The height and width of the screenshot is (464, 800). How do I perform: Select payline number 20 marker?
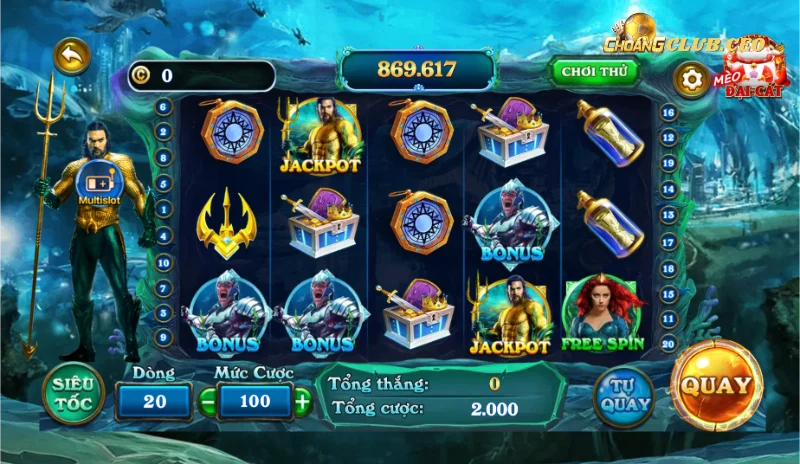coord(668,341)
